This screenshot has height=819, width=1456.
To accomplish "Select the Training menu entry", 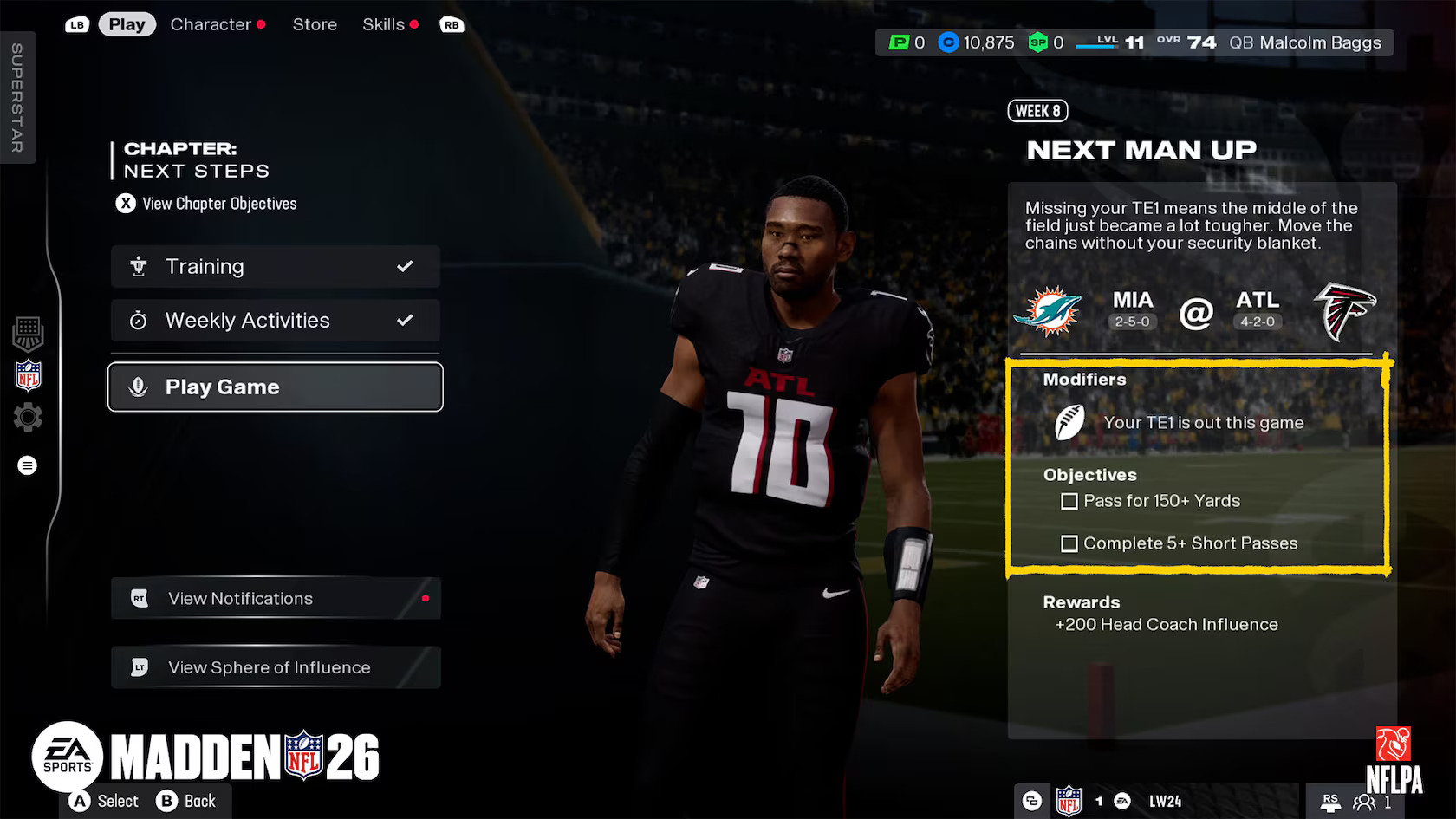I will [x=275, y=266].
